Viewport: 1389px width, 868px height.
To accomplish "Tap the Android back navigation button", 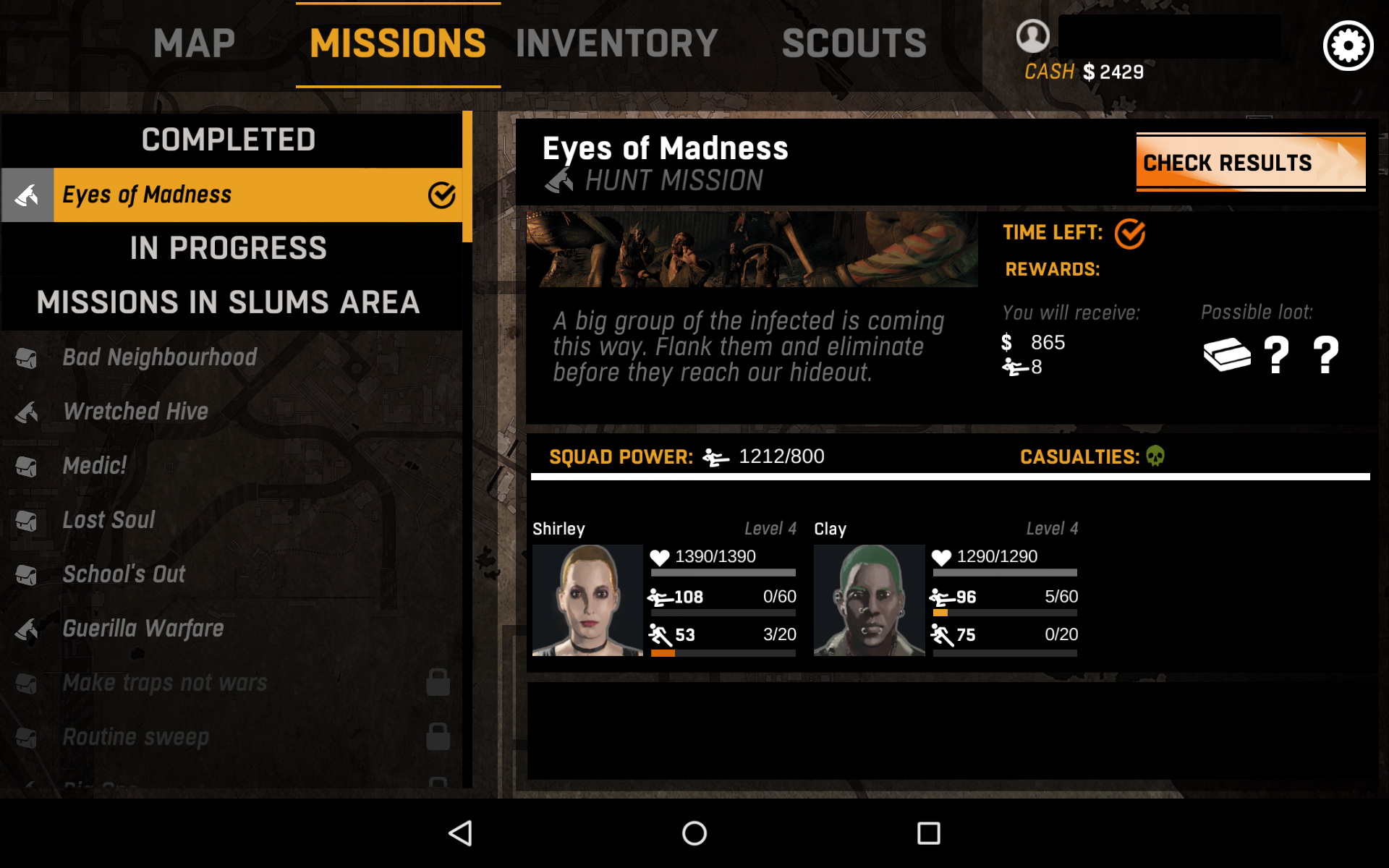I will tap(461, 833).
